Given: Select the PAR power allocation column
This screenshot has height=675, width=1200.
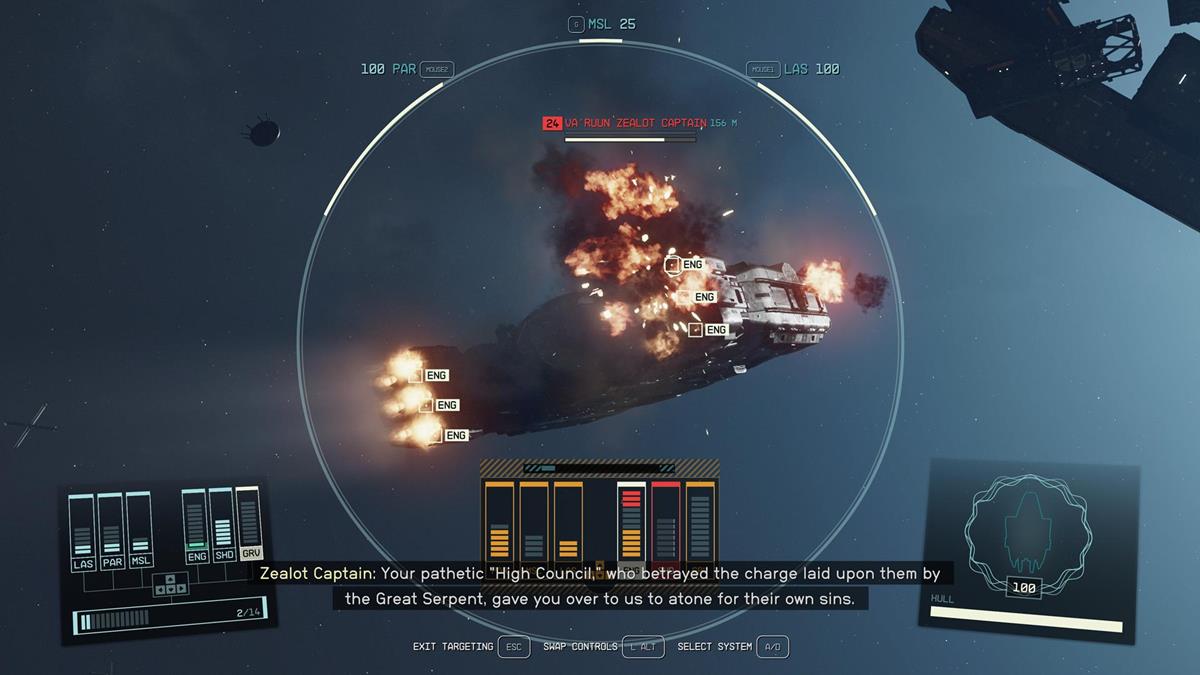Looking at the screenshot, I should tap(111, 532).
